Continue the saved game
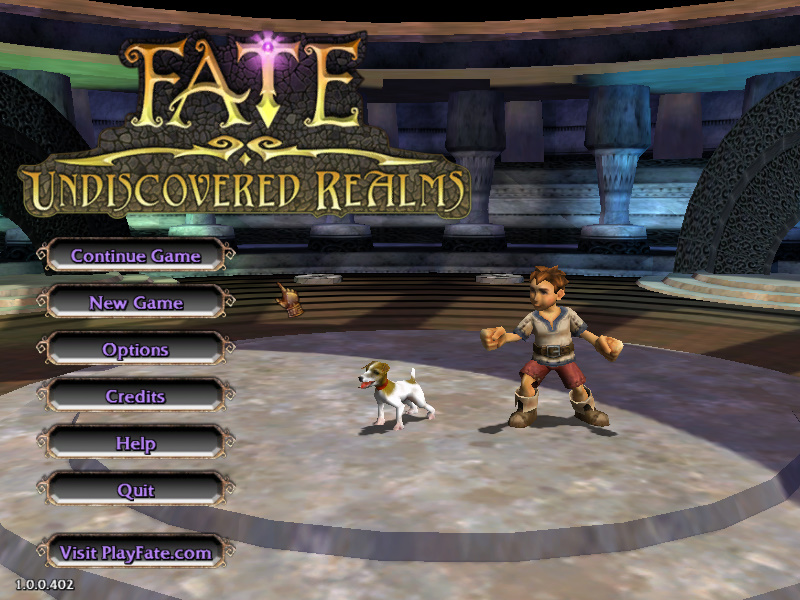This screenshot has width=800, height=600. [x=135, y=256]
